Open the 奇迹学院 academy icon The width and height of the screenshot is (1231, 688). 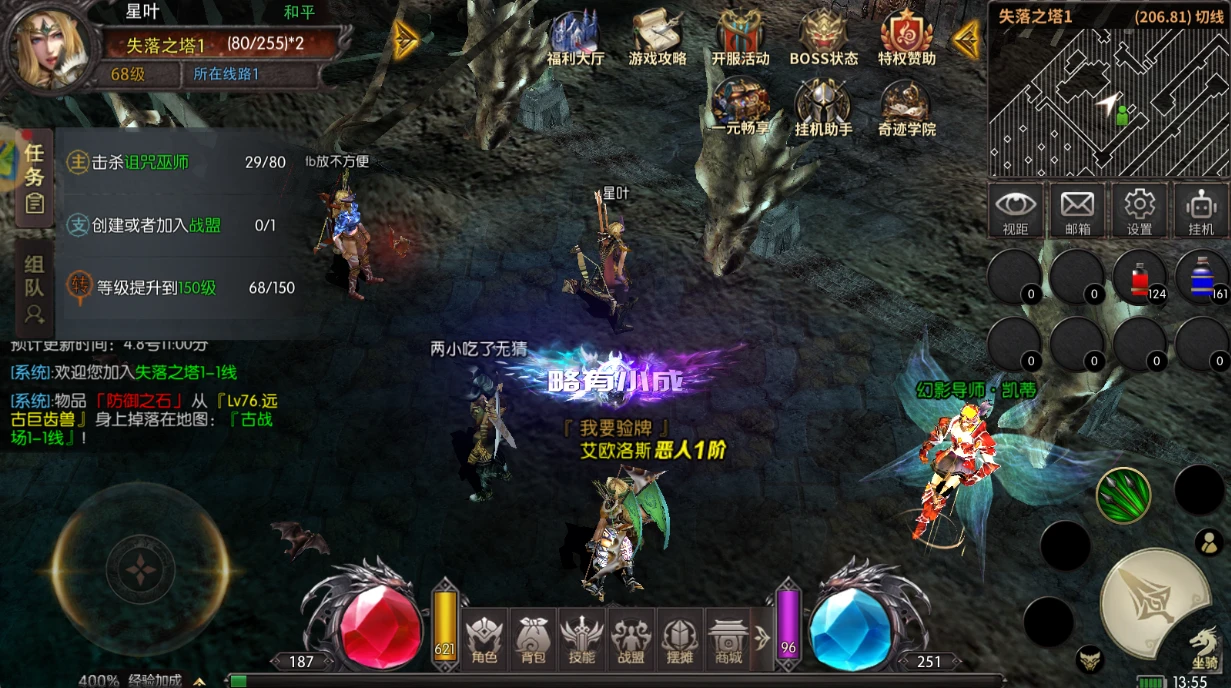tap(906, 107)
